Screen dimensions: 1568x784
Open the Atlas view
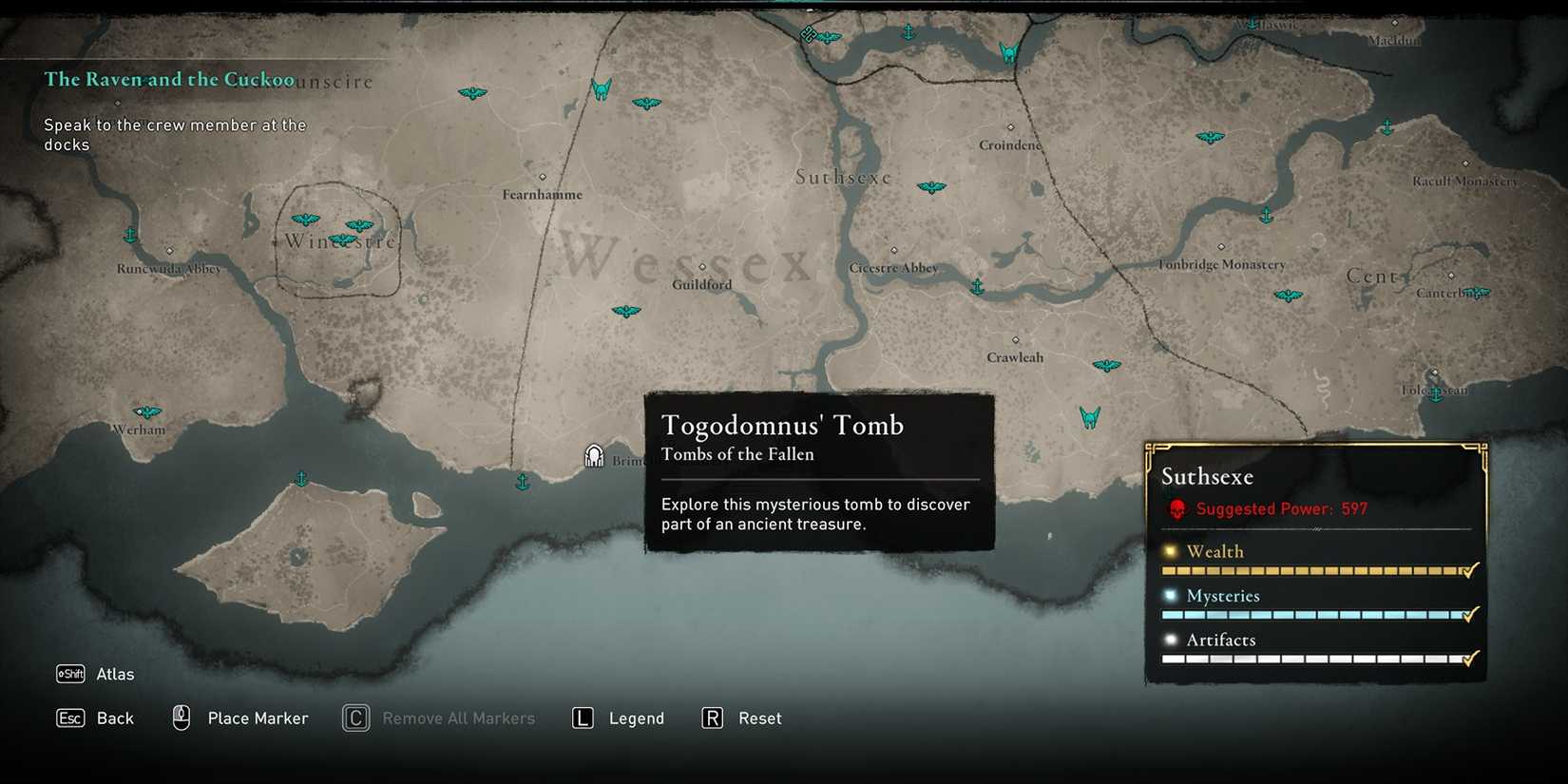tap(115, 674)
